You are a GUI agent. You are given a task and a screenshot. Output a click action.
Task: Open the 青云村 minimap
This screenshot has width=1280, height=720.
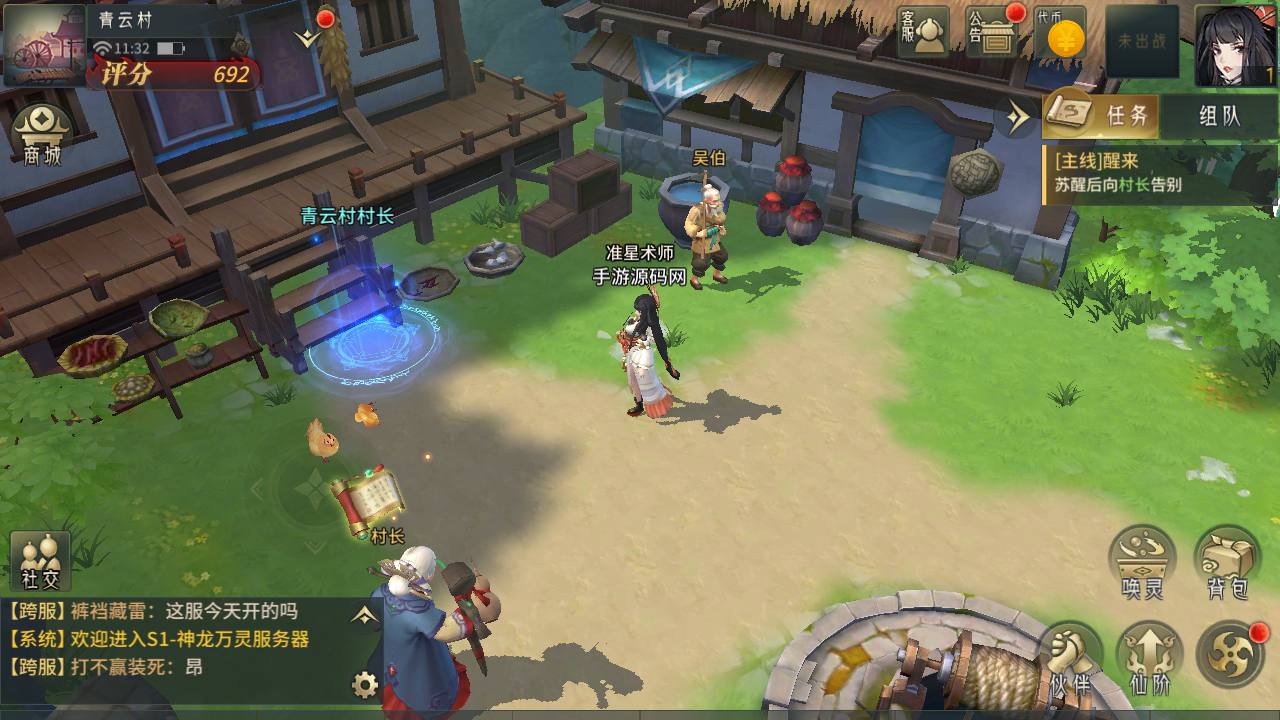click(x=45, y=45)
